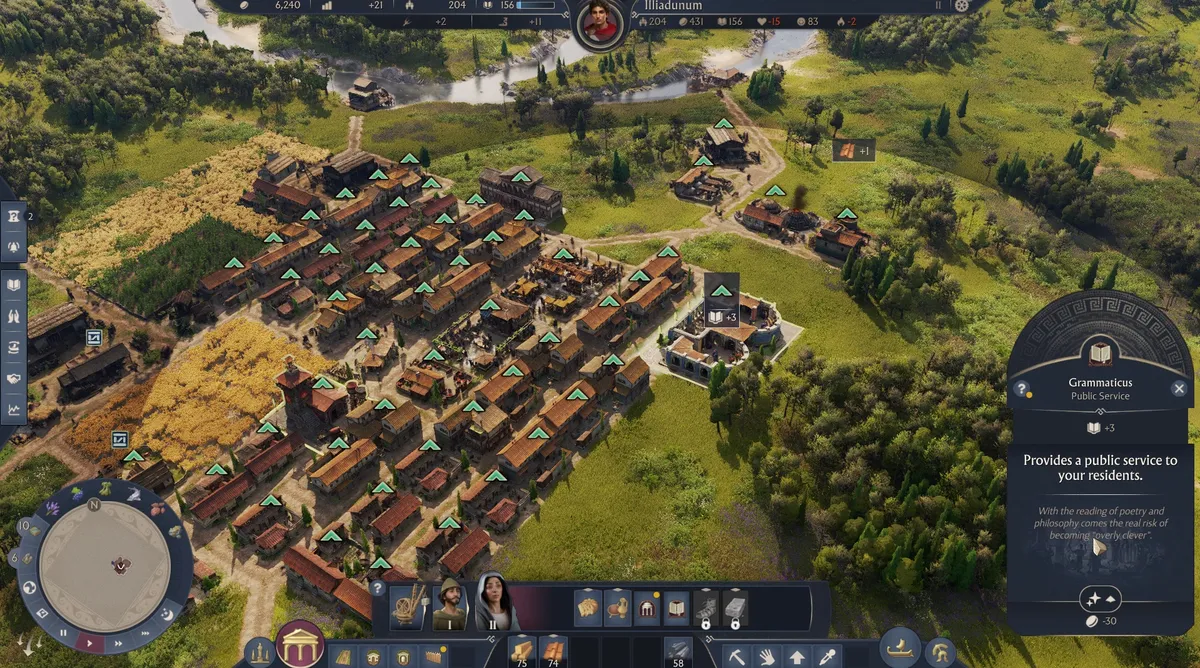Activate the hand move tool

pos(767,657)
